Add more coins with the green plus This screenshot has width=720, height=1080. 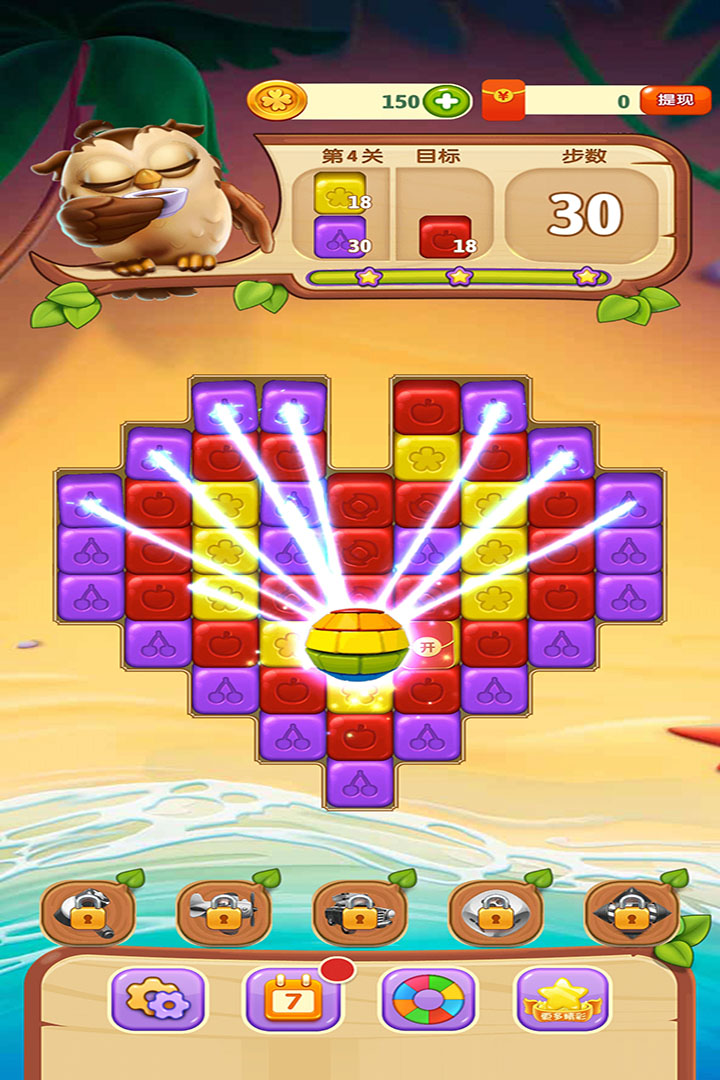(x=446, y=101)
